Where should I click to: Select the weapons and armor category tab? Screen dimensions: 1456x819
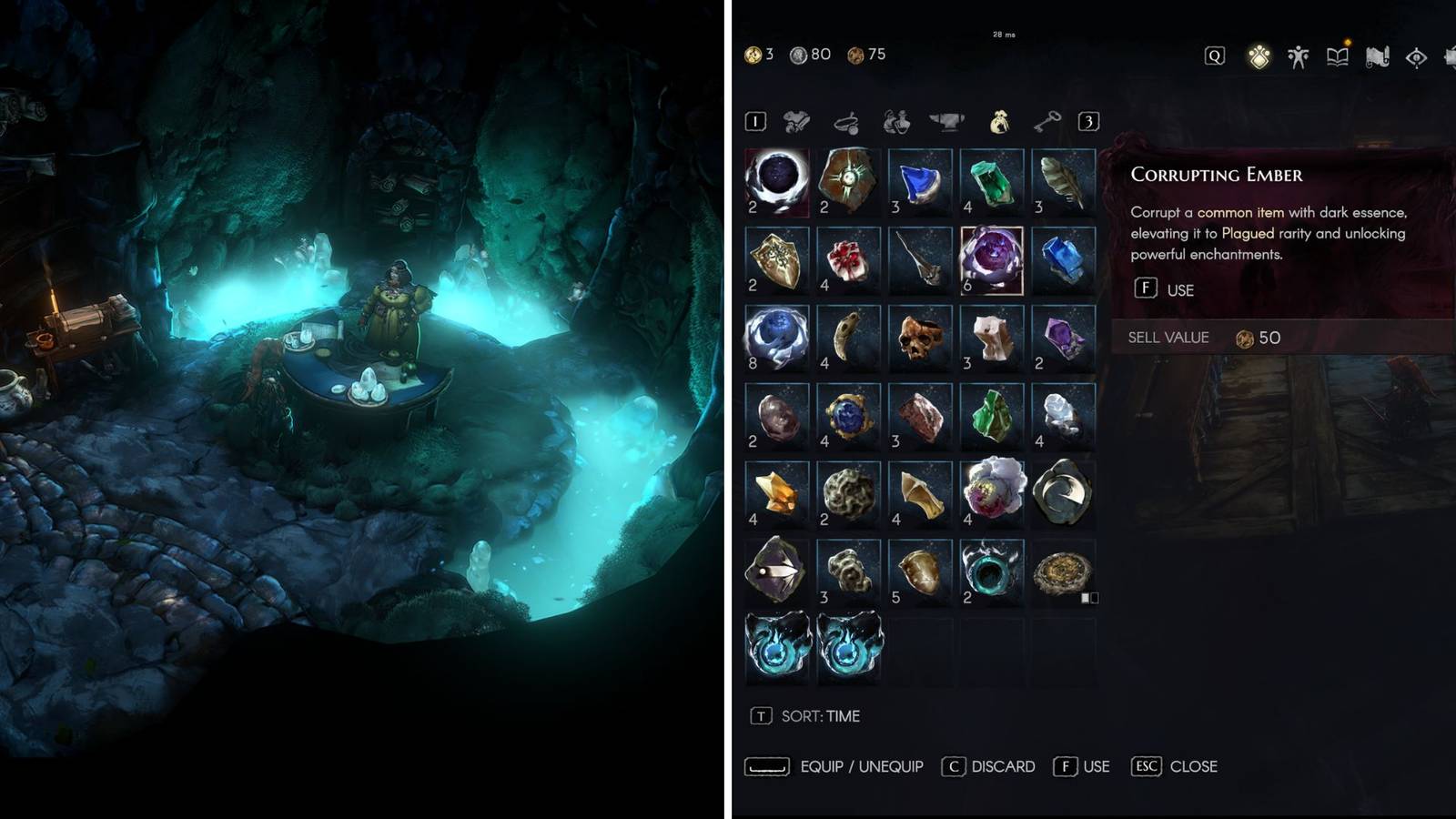coord(795,121)
